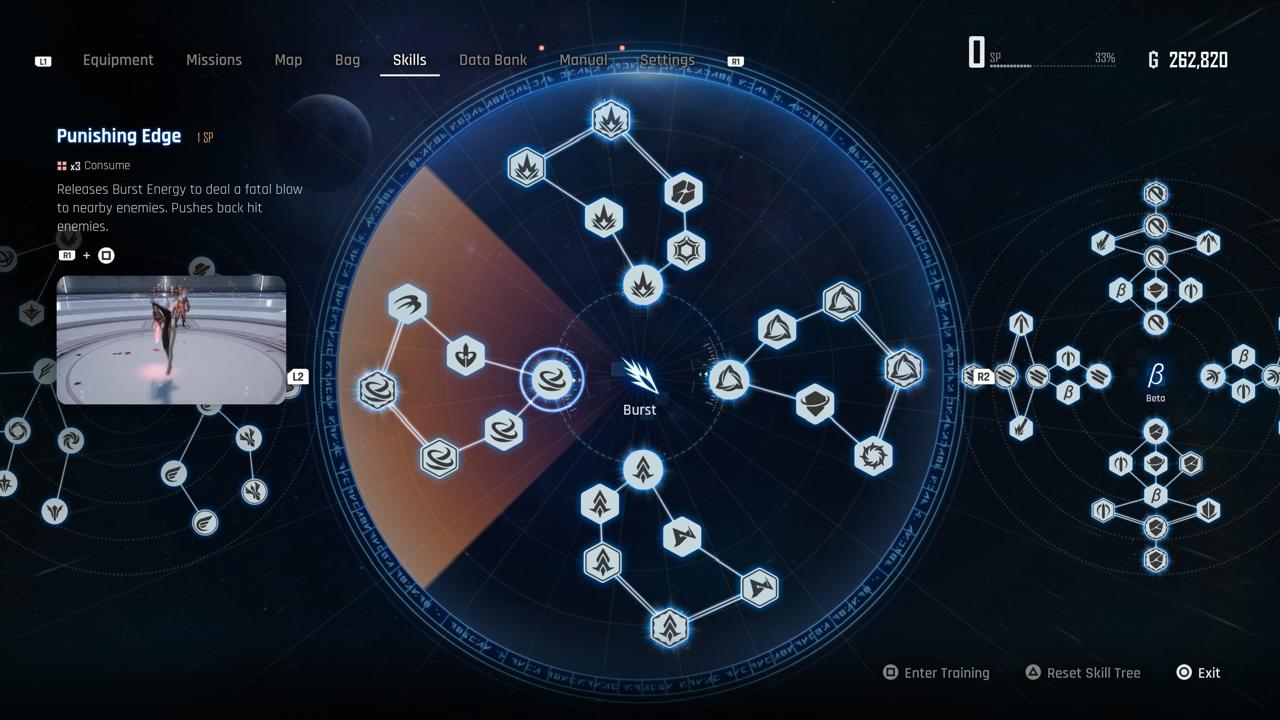Pick the topmost flame skill node
The image size is (1280, 720).
tap(610, 120)
